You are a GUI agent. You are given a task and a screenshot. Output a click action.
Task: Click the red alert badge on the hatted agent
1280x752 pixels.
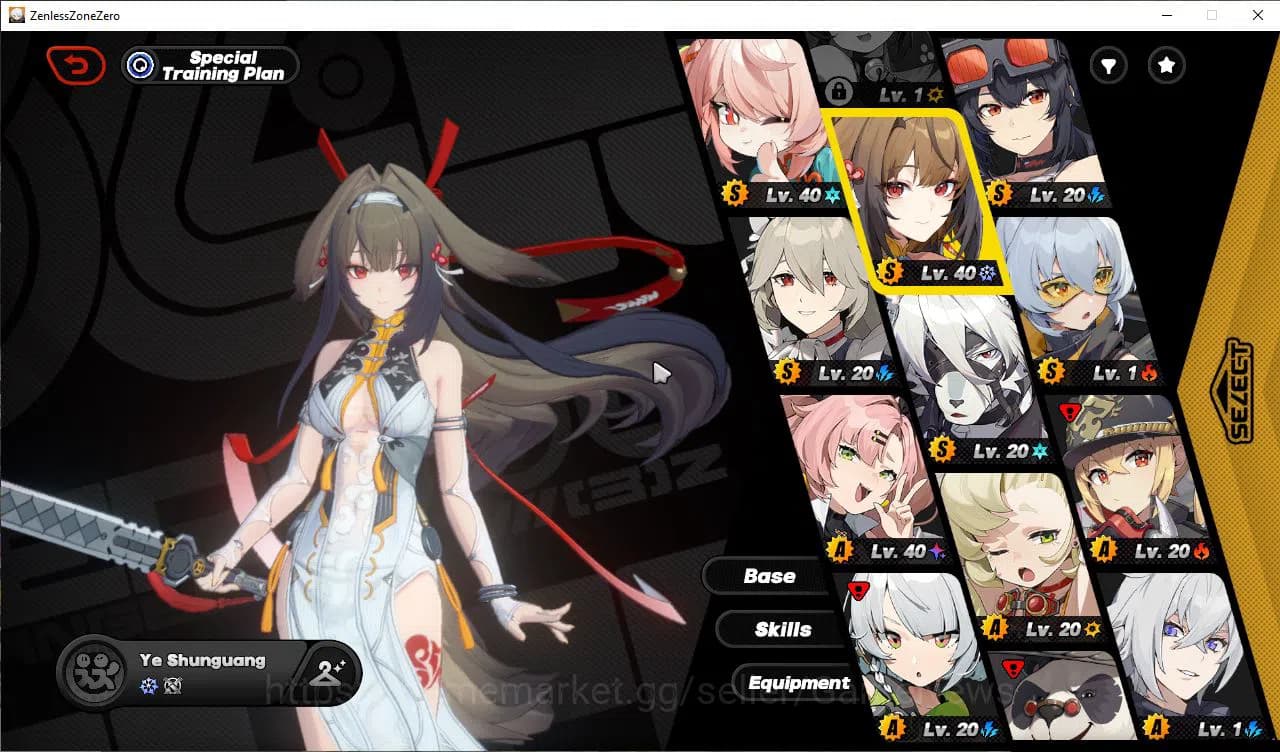1069,410
